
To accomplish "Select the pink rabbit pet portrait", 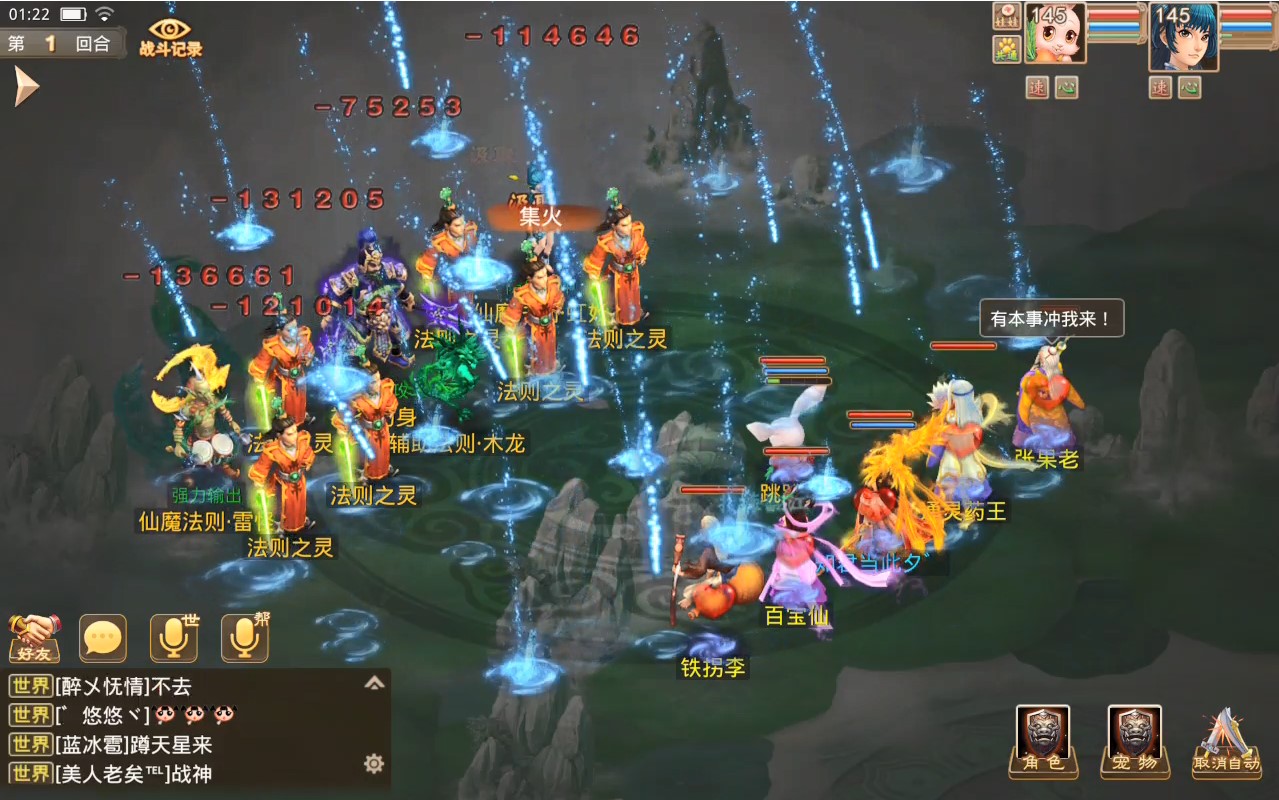I will (1055, 35).
